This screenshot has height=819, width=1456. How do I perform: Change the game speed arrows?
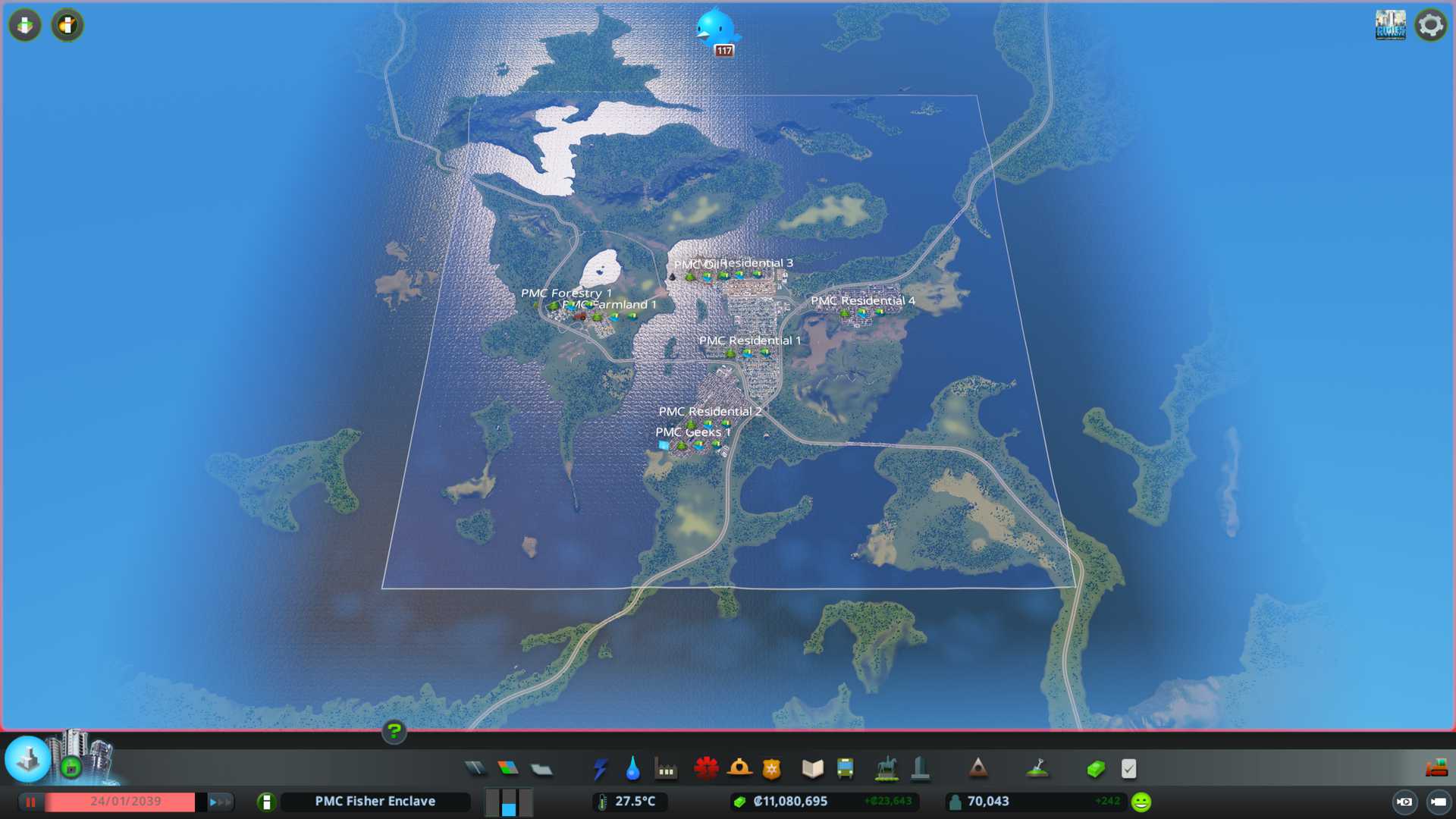click(x=221, y=802)
